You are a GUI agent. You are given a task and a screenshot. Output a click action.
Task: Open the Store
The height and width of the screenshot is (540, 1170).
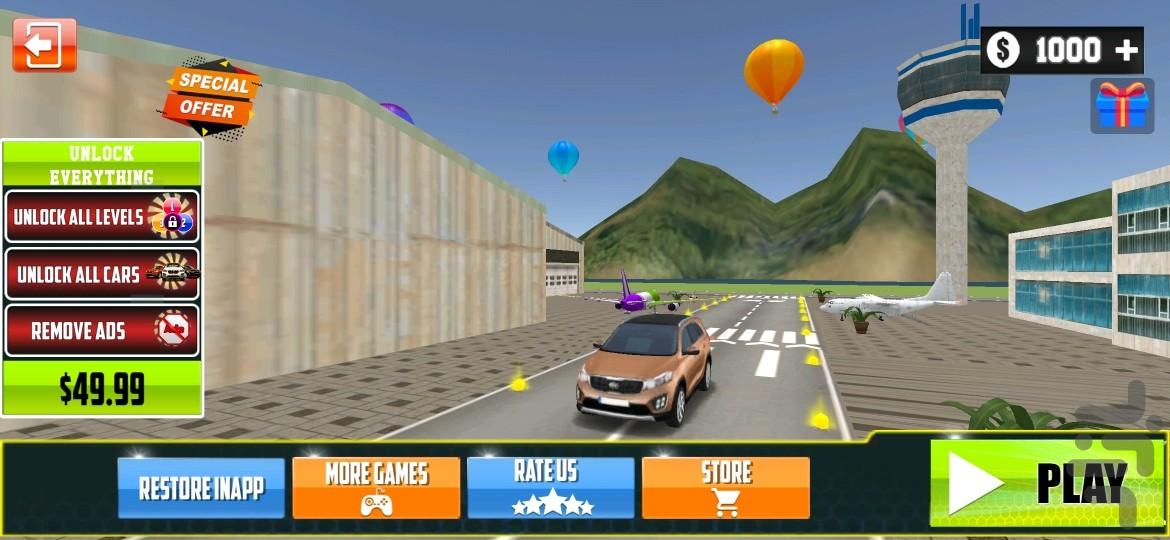[x=726, y=488]
